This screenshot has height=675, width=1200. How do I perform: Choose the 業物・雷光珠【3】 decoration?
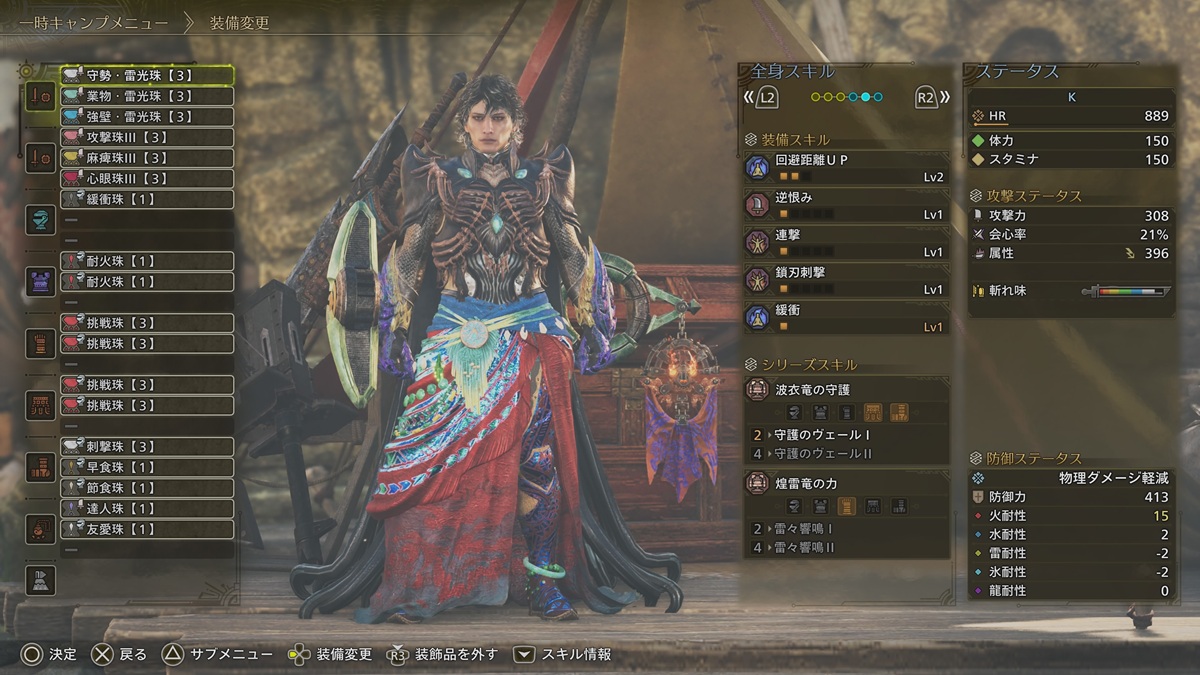(x=147, y=96)
